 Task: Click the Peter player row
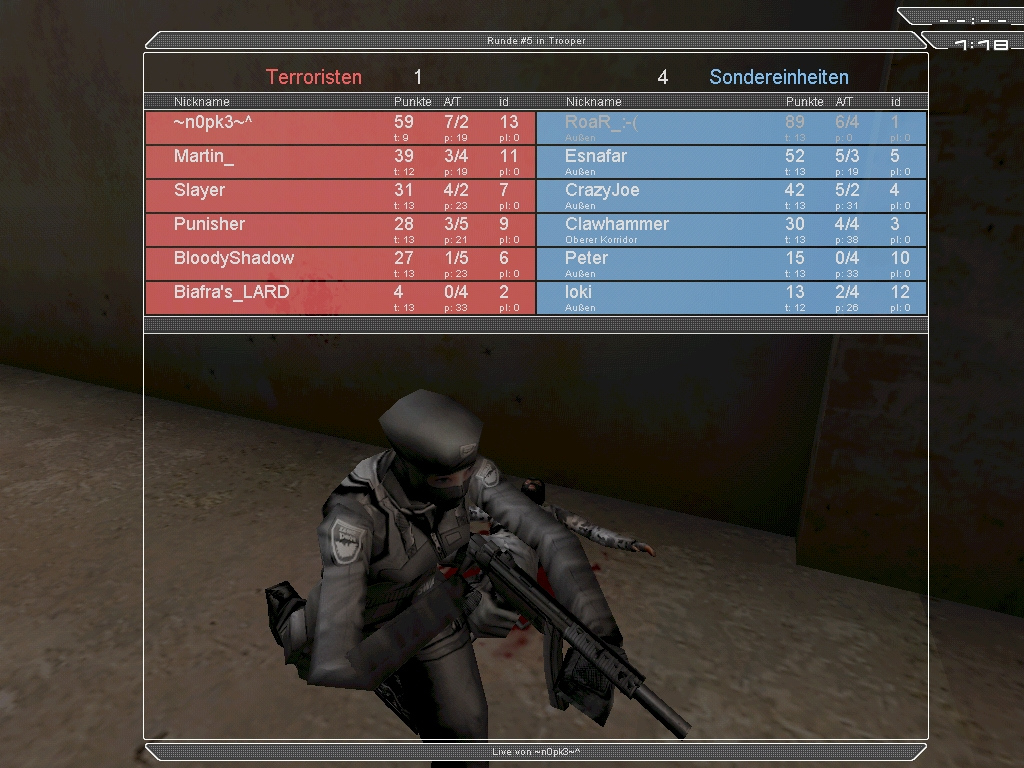point(731,264)
